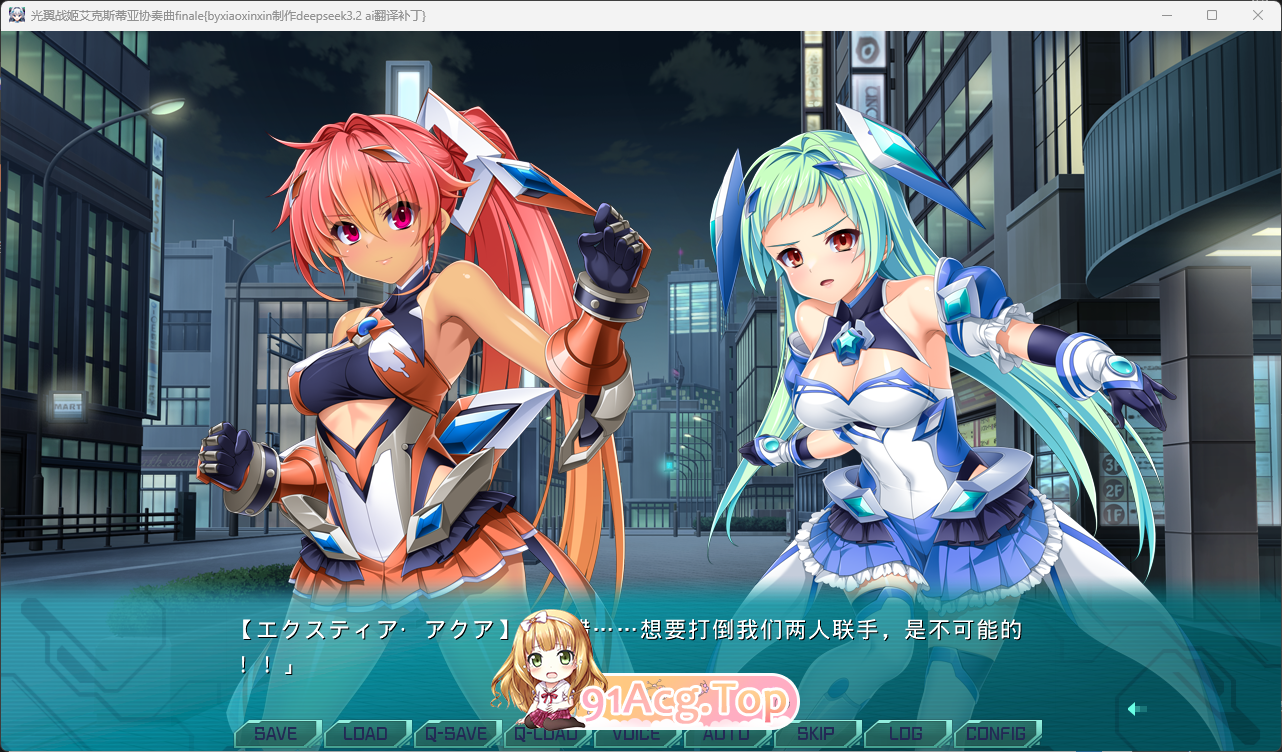The height and width of the screenshot is (752, 1282).
Task: Enable AUTO reading mode
Action: [726, 733]
